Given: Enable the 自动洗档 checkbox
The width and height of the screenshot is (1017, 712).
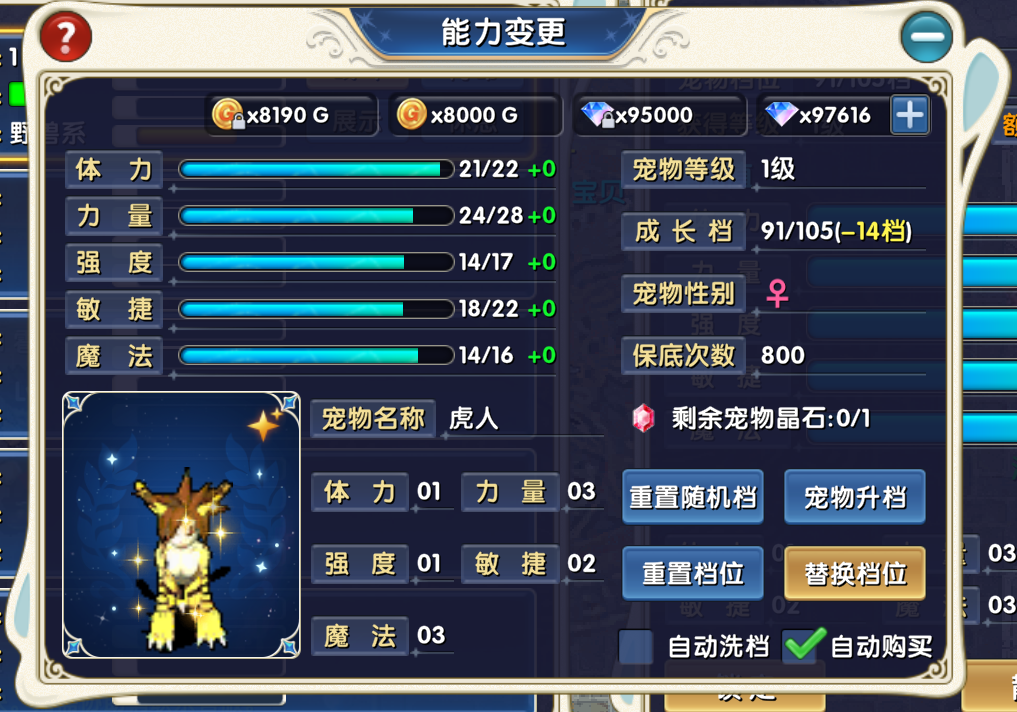Looking at the screenshot, I should 636,647.
